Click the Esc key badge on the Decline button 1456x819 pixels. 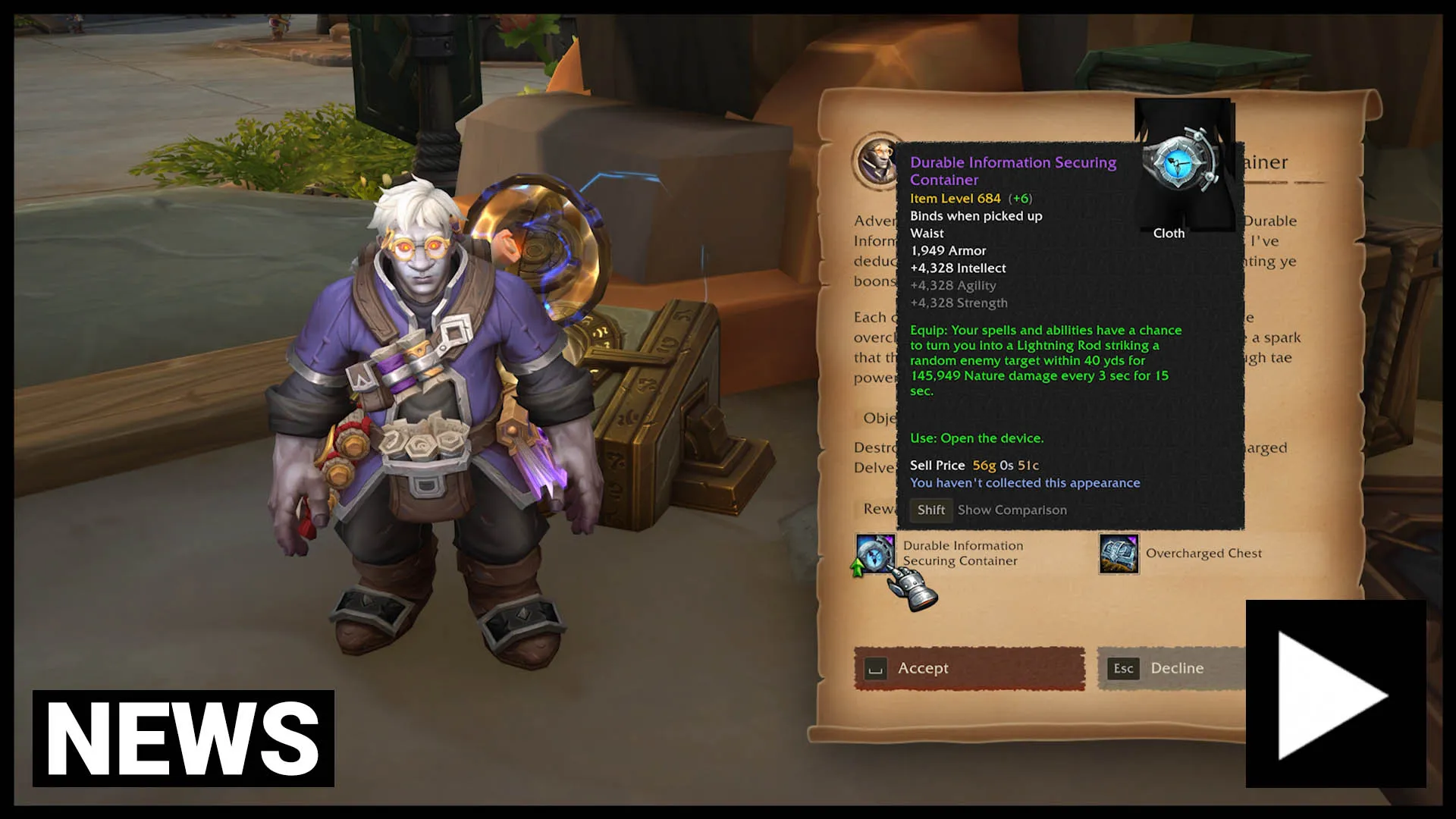click(1122, 668)
